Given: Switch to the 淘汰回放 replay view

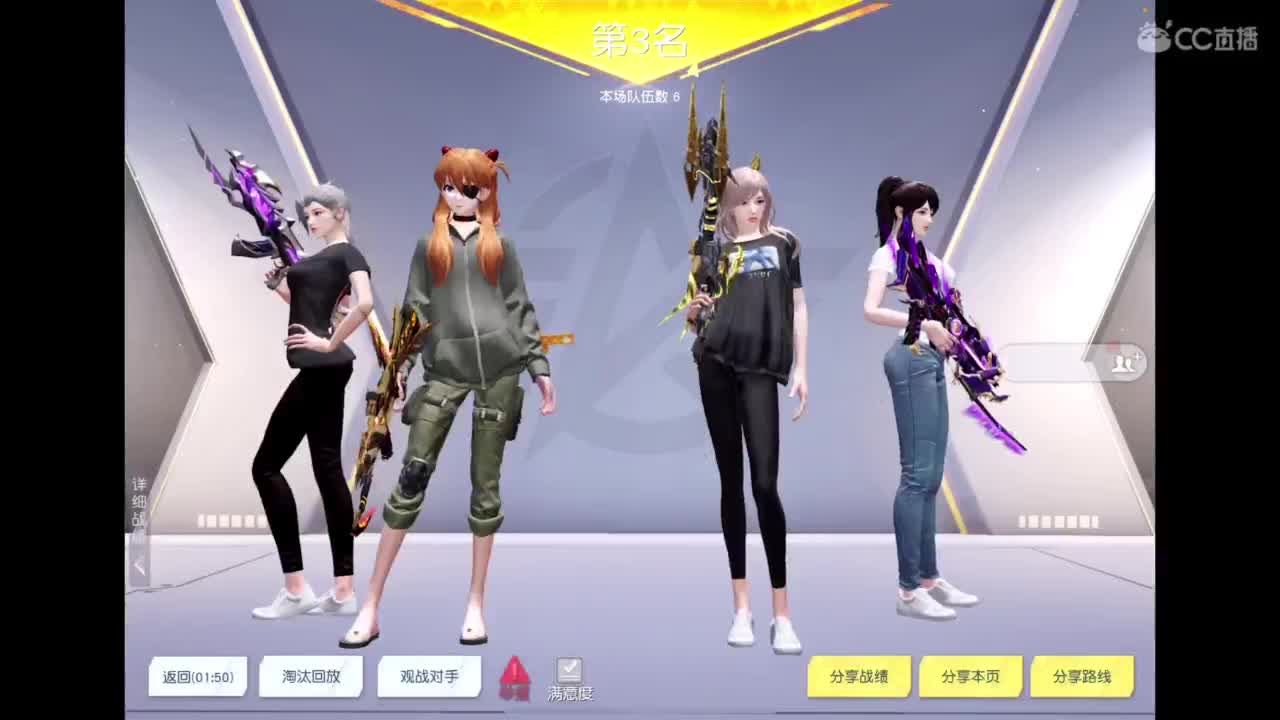Looking at the screenshot, I should tap(310, 676).
